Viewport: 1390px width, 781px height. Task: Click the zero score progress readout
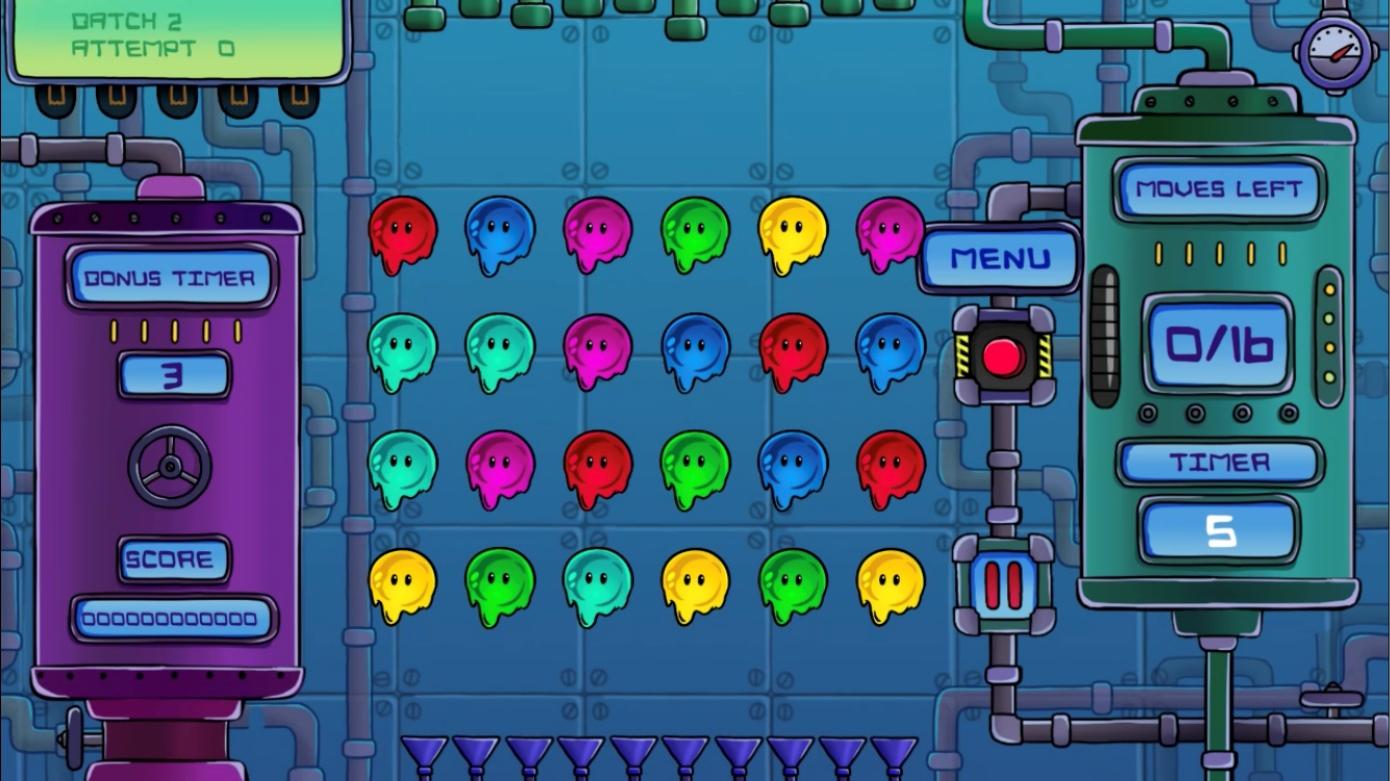point(172,618)
